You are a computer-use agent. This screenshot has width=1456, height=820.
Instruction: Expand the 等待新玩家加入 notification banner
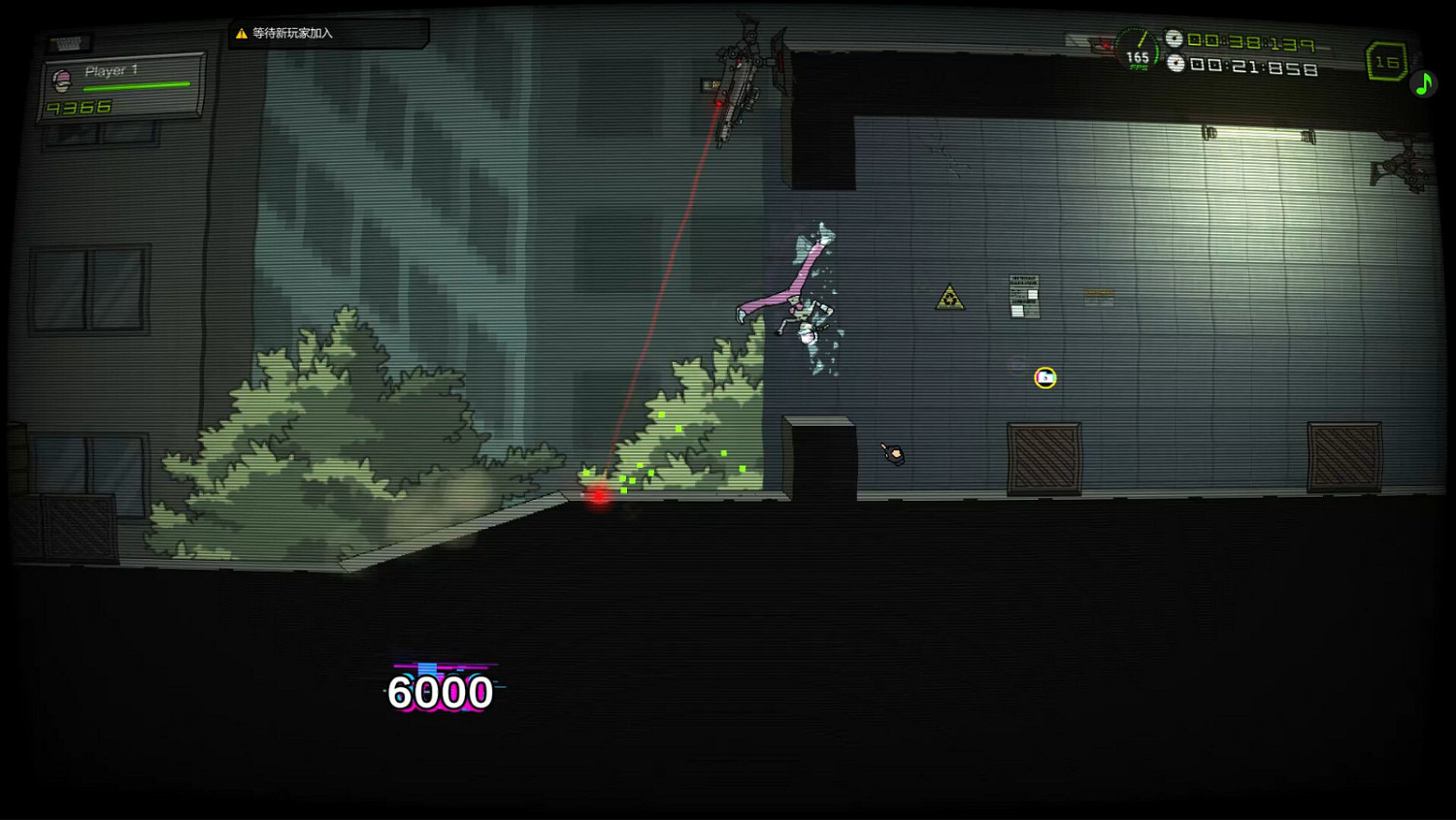coord(327,32)
